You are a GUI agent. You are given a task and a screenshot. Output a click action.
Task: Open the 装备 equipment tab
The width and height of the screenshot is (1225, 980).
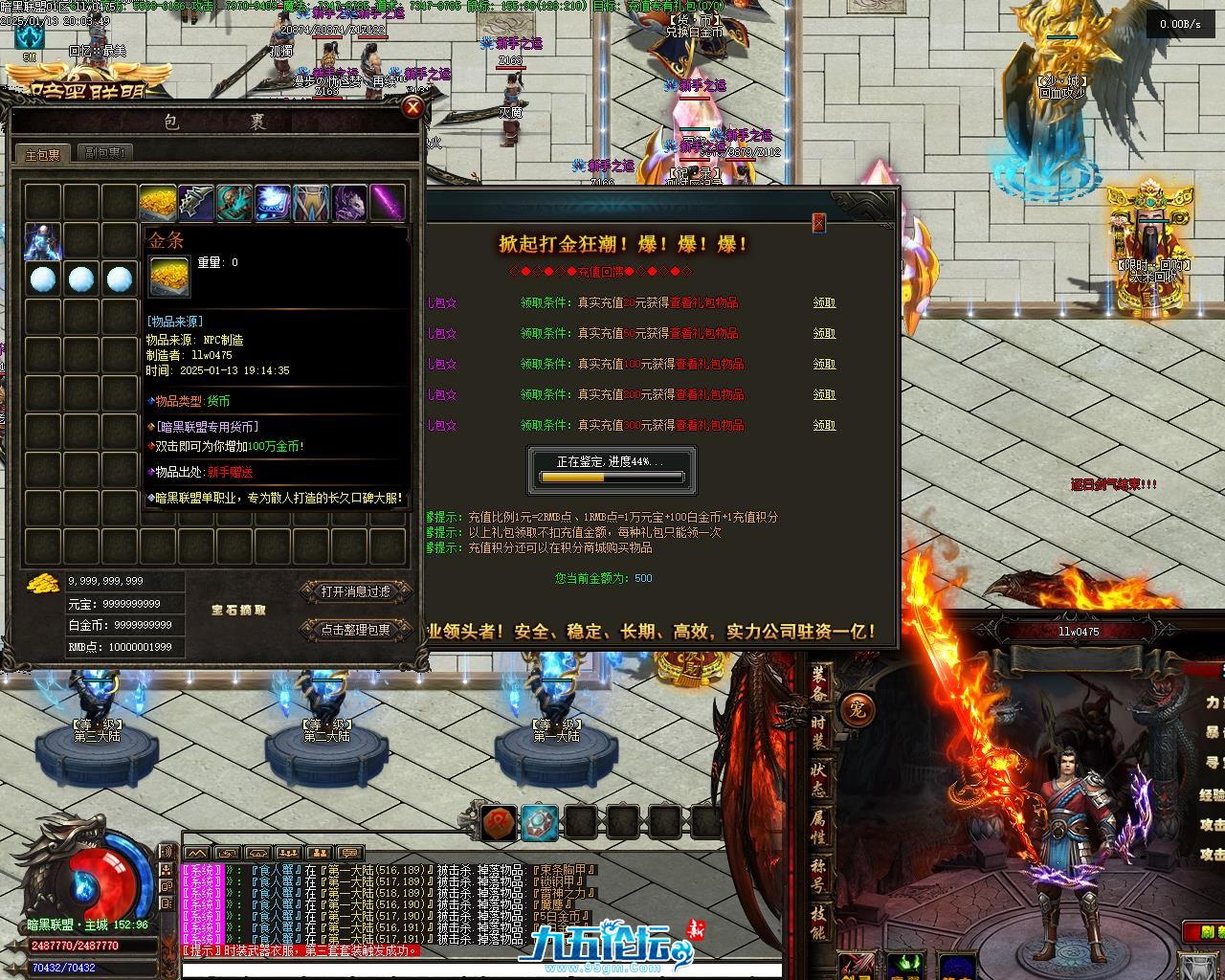click(820, 683)
